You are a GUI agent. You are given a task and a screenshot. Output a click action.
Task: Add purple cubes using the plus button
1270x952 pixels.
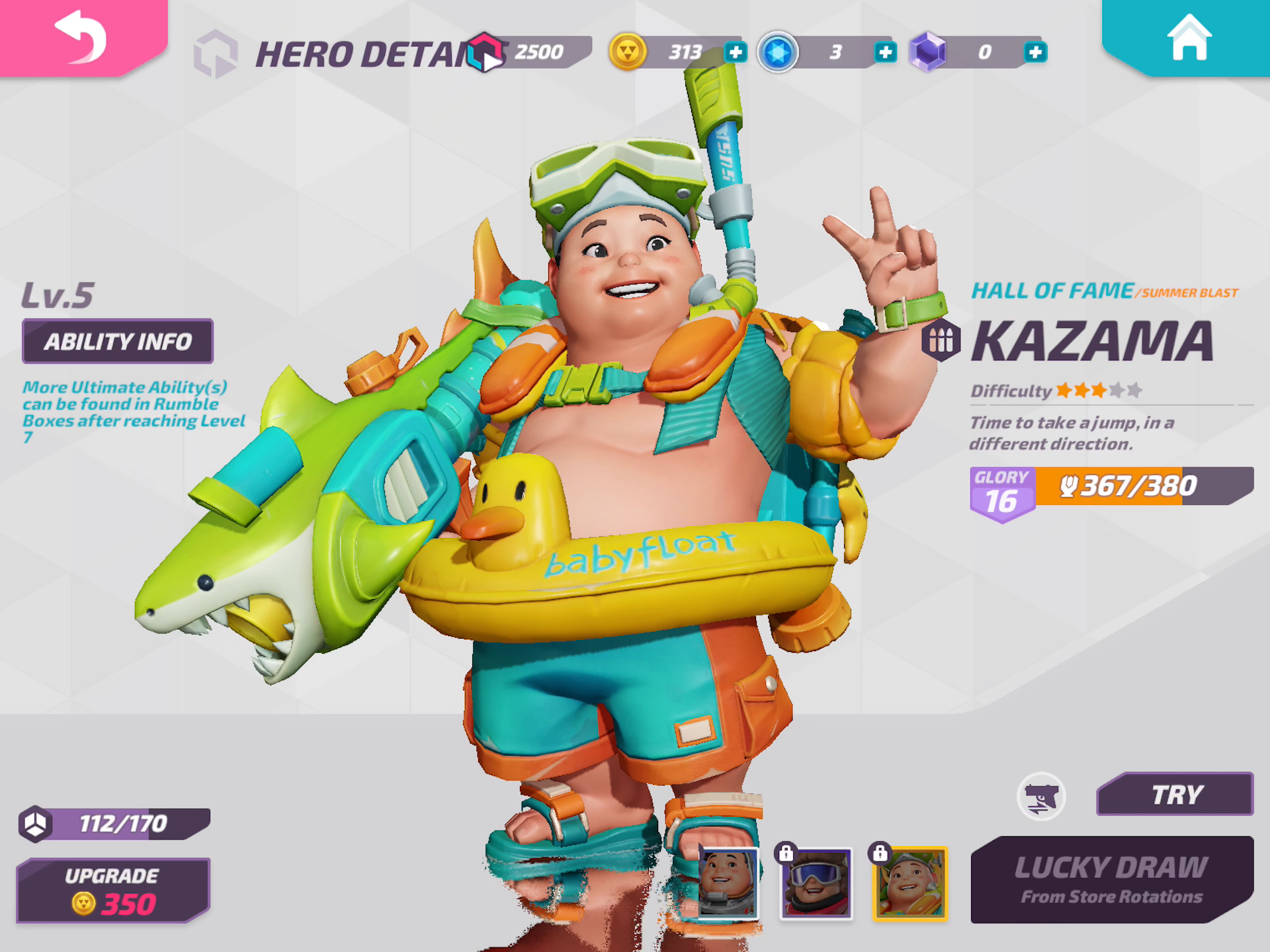point(1035,52)
